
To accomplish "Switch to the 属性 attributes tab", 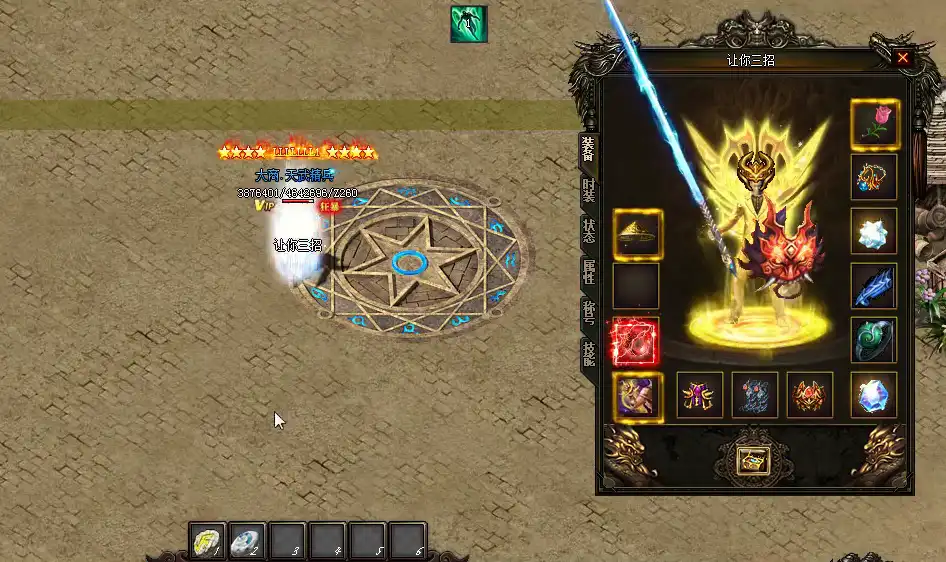I will [588, 271].
